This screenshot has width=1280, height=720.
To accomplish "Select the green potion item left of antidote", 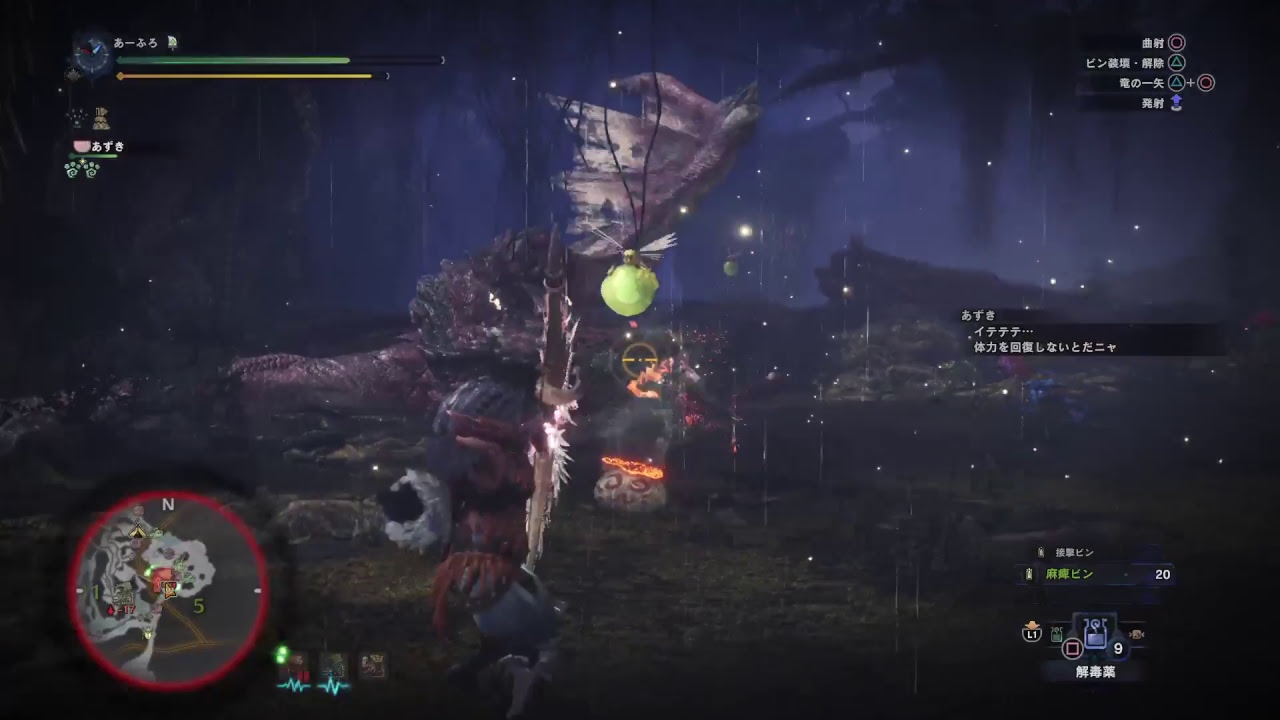I will point(1056,633).
